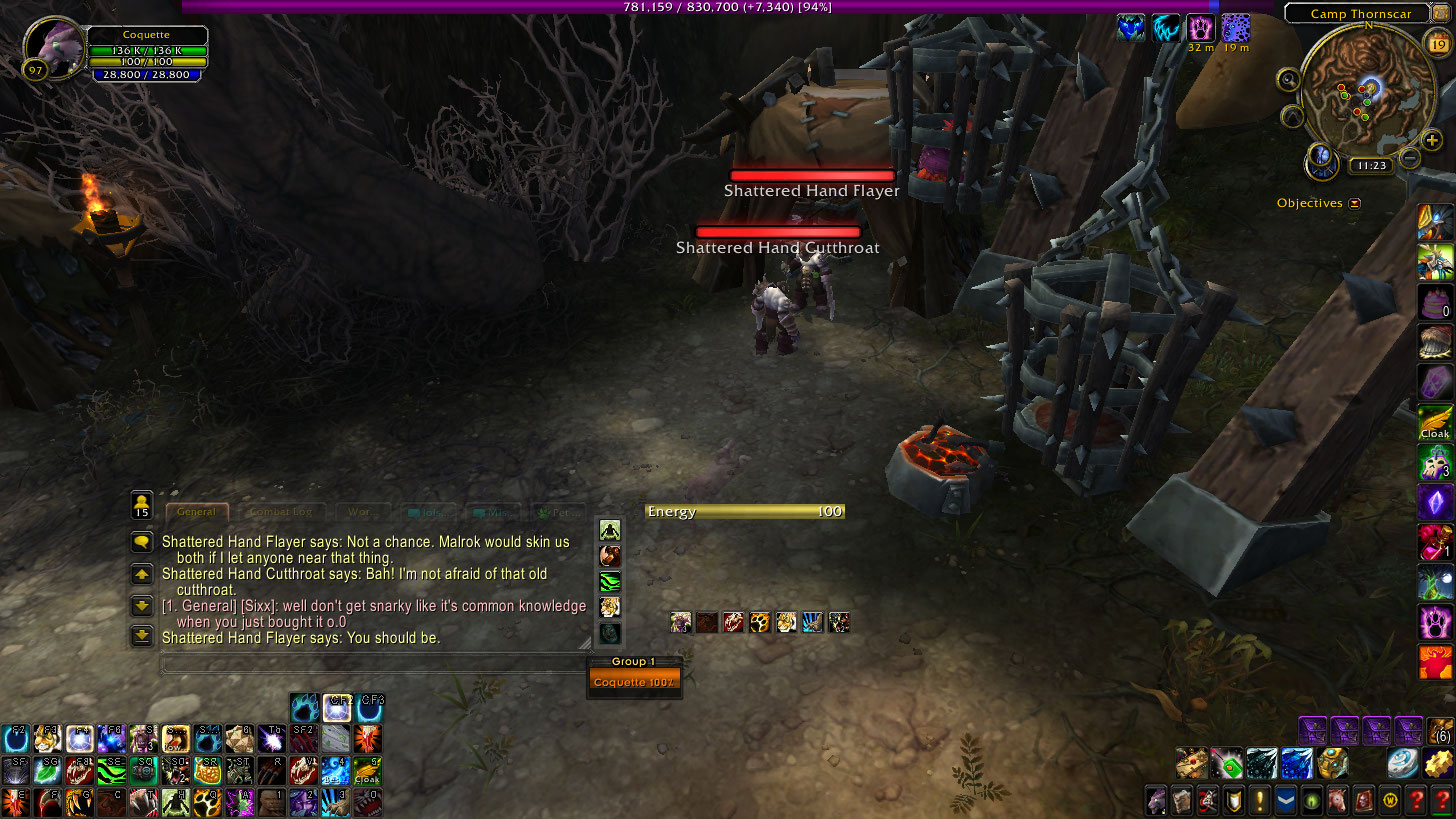
Task: Zoom in the minimap with plus button
Action: 1432,140
